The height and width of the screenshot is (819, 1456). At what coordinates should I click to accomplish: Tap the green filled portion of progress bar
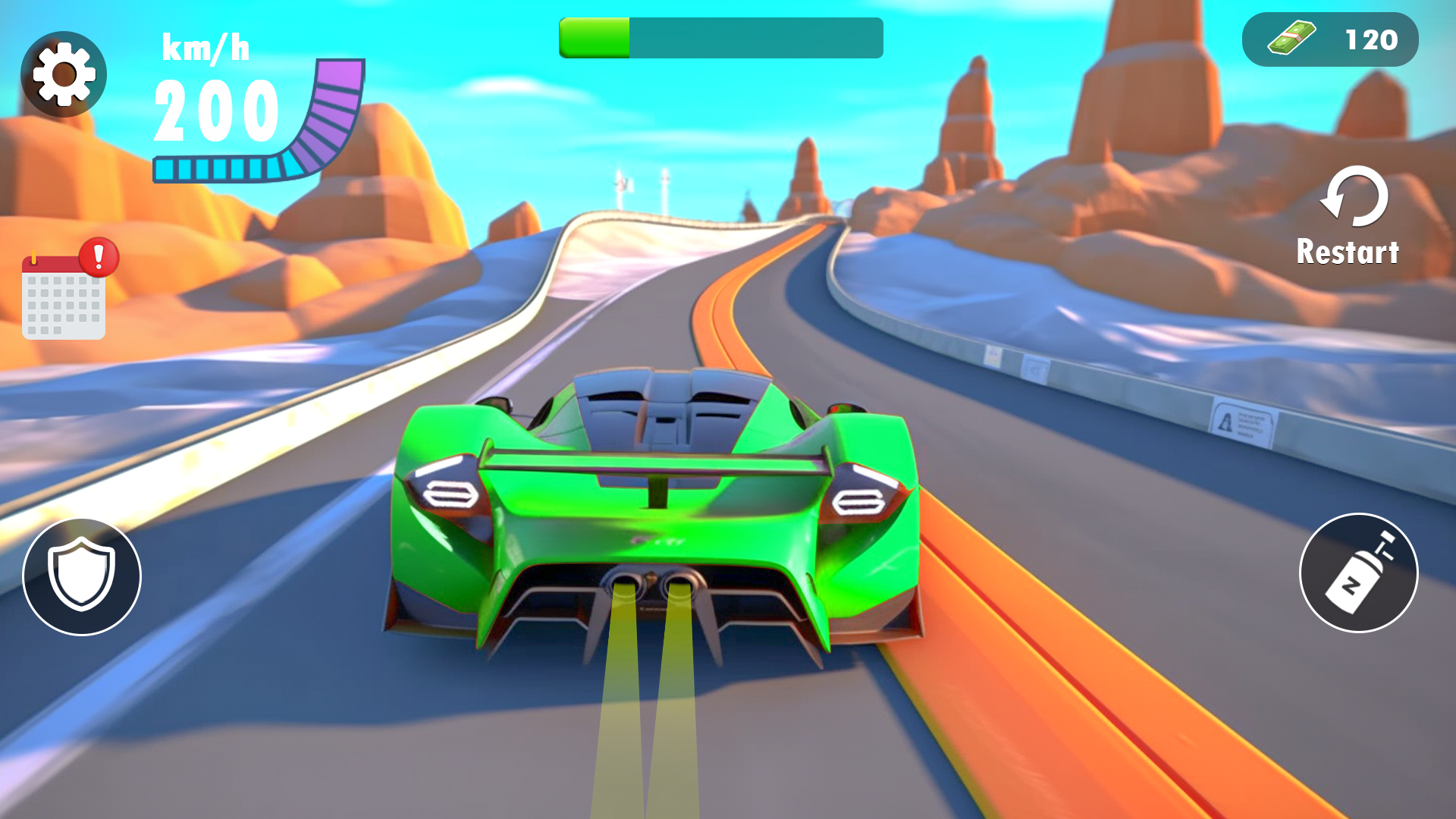pyautogui.click(x=595, y=39)
